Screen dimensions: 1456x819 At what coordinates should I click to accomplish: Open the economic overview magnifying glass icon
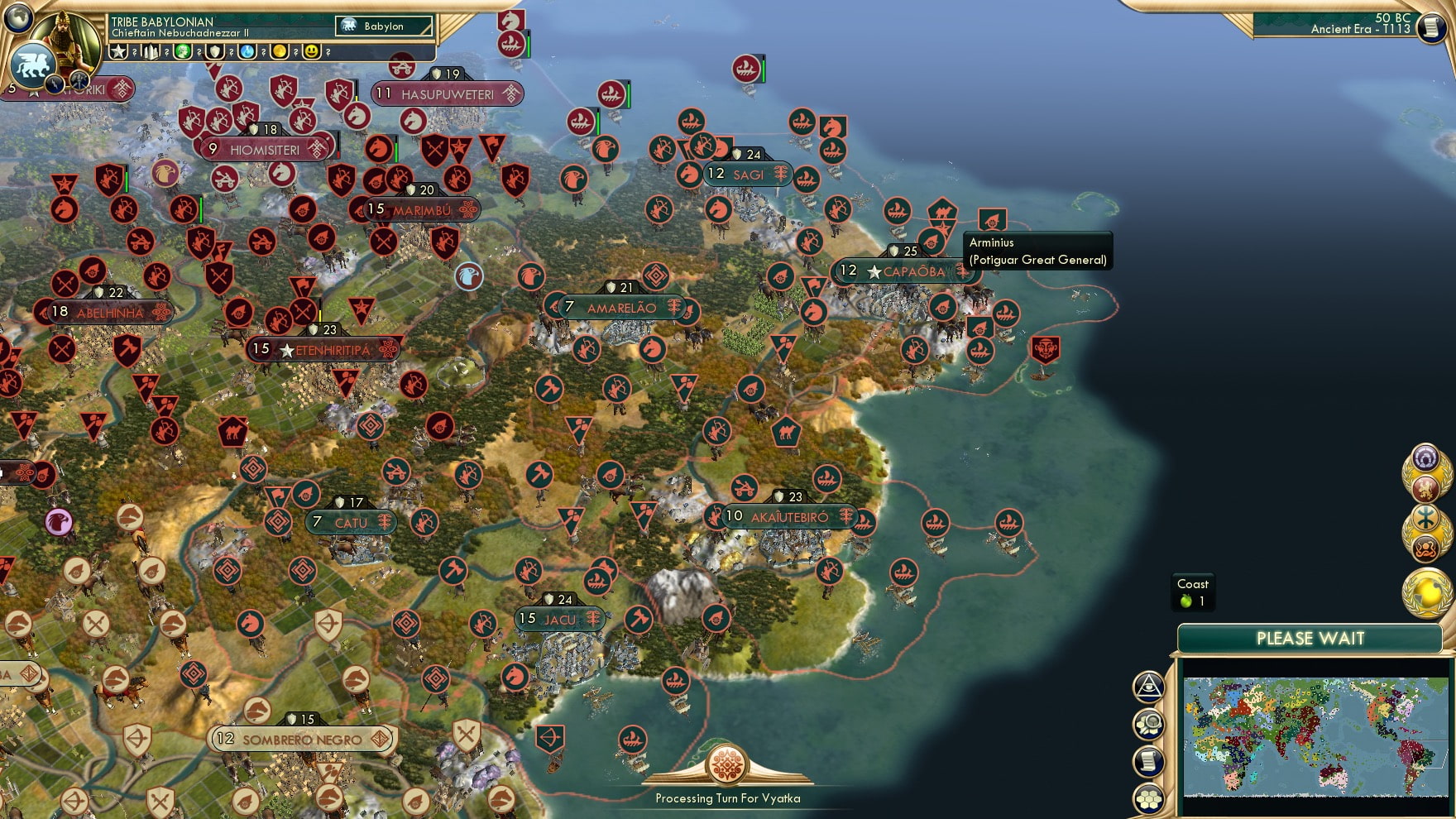(x=1150, y=723)
